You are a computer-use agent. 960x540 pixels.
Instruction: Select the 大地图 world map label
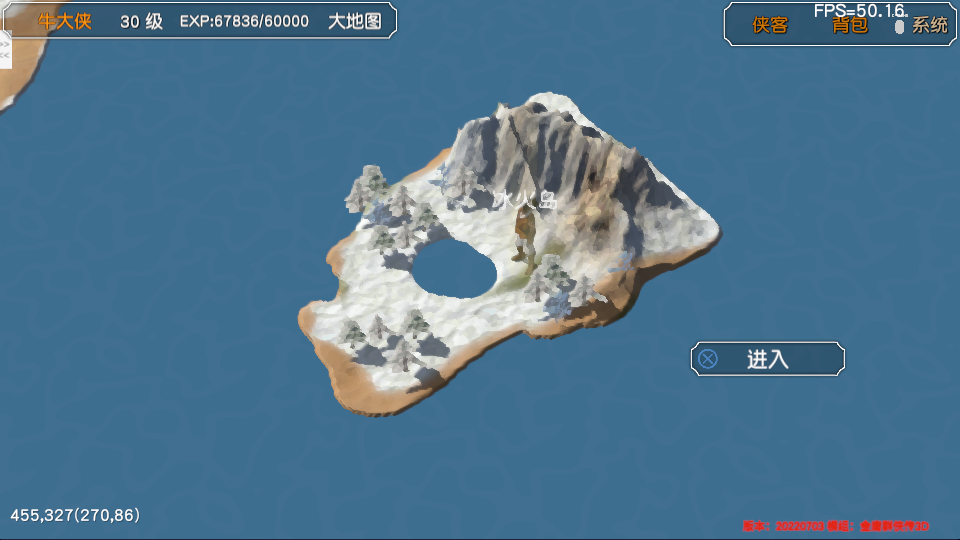tap(355, 21)
